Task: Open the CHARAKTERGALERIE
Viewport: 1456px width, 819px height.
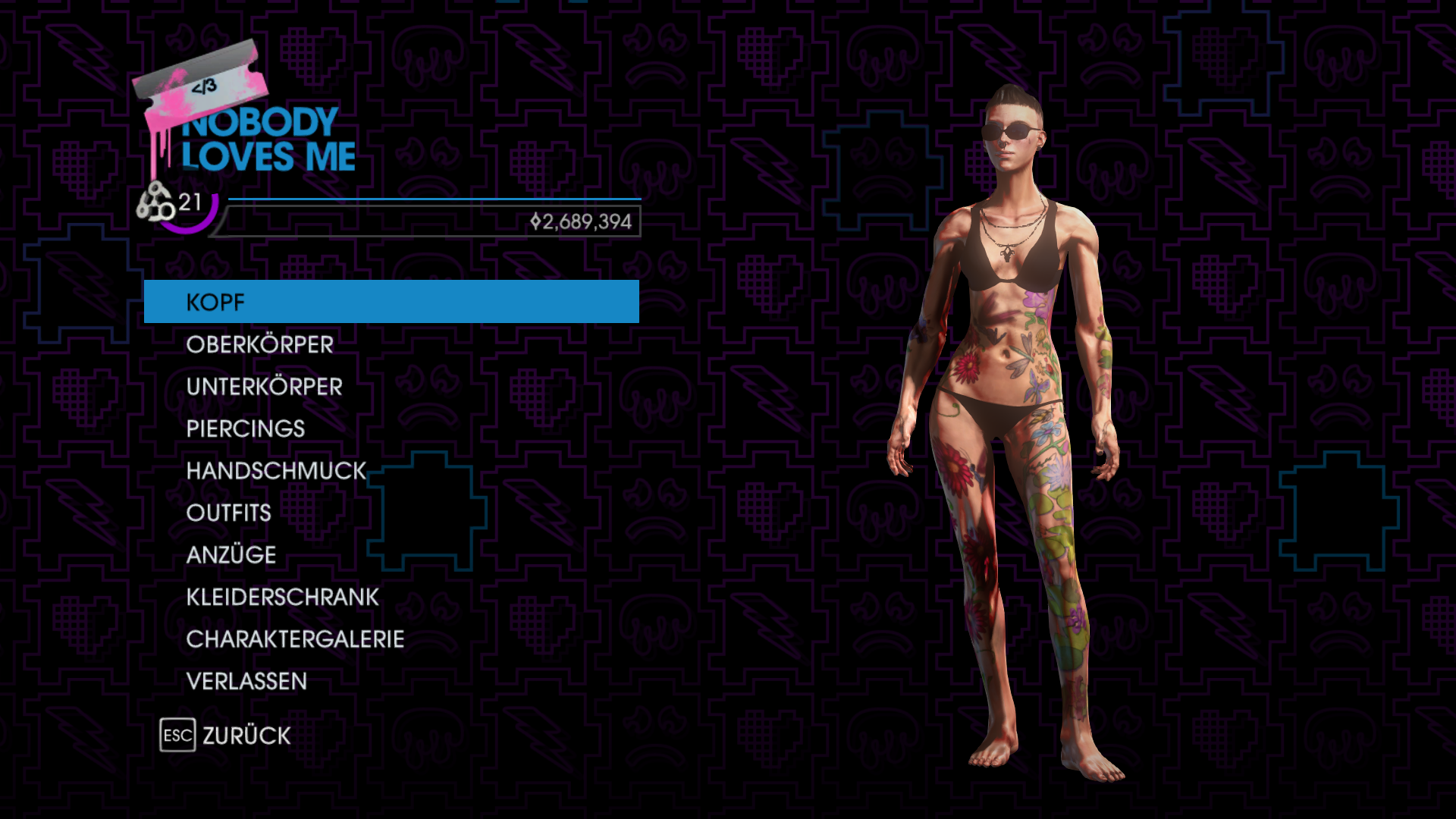Action: coord(295,639)
